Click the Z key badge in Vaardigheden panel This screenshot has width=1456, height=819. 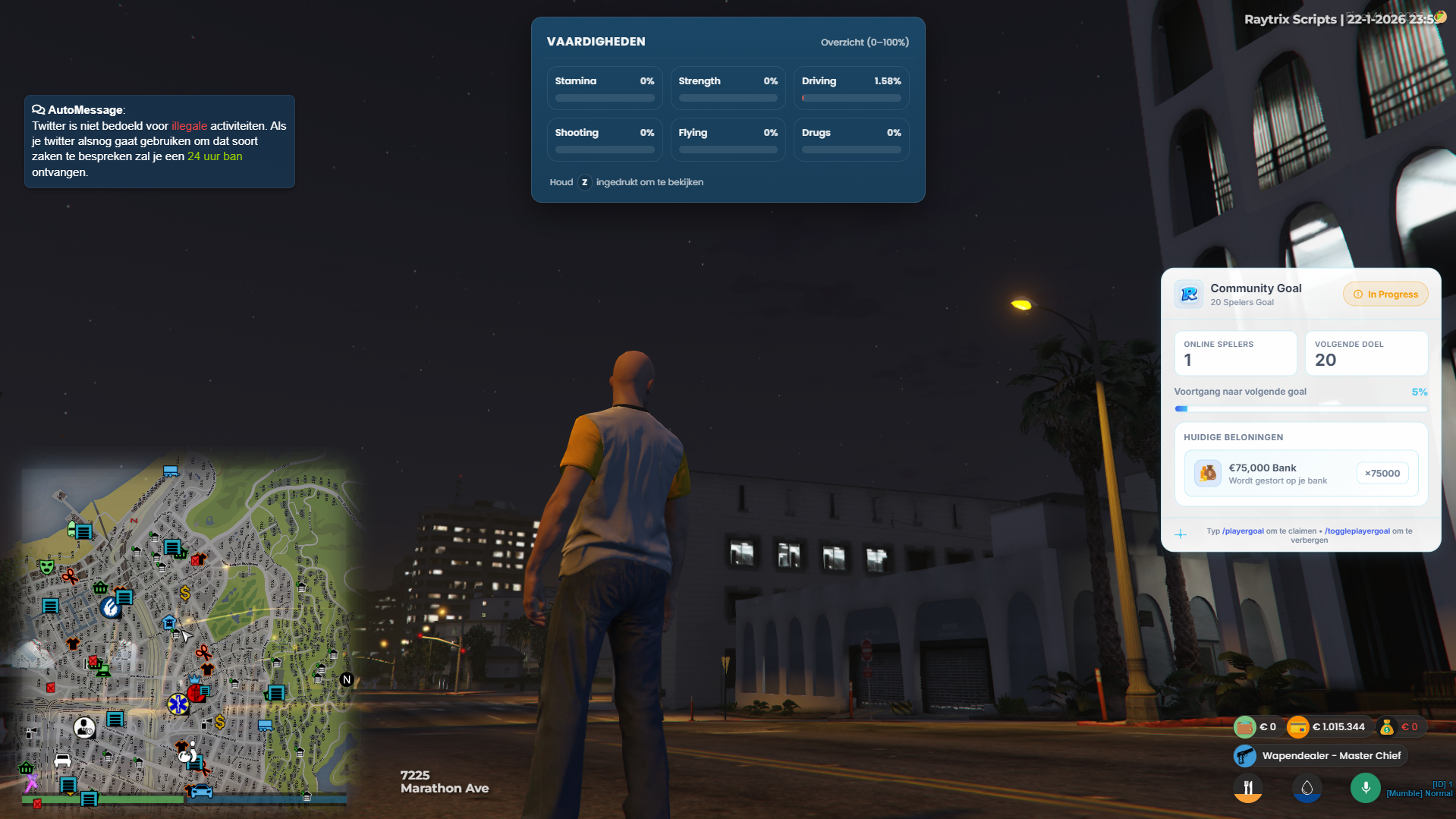(583, 182)
